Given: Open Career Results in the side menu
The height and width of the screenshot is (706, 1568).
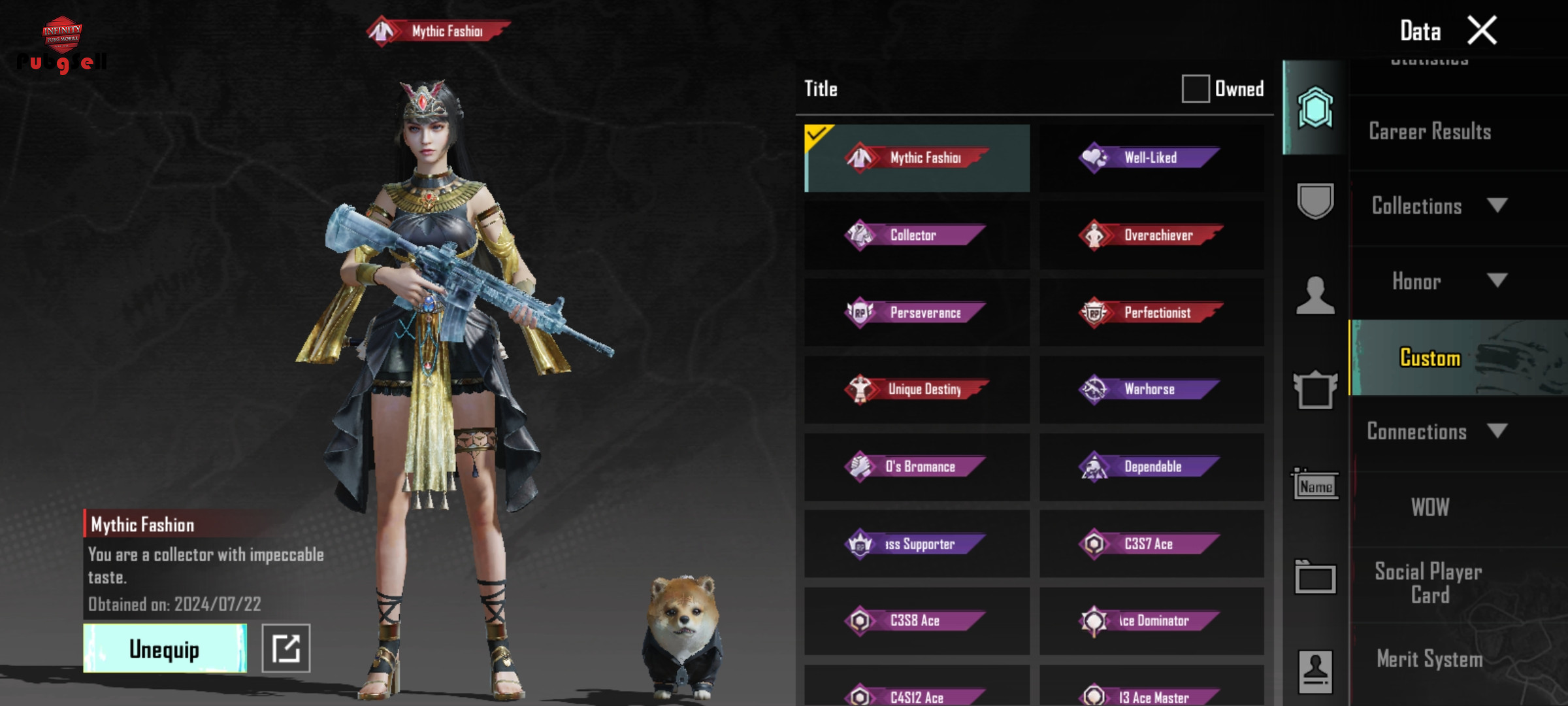Looking at the screenshot, I should click(1429, 131).
